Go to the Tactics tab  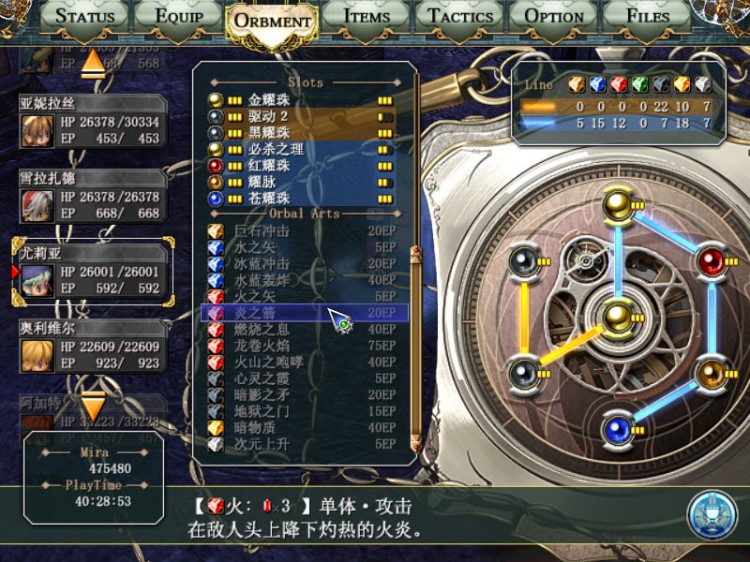point(460,16)
